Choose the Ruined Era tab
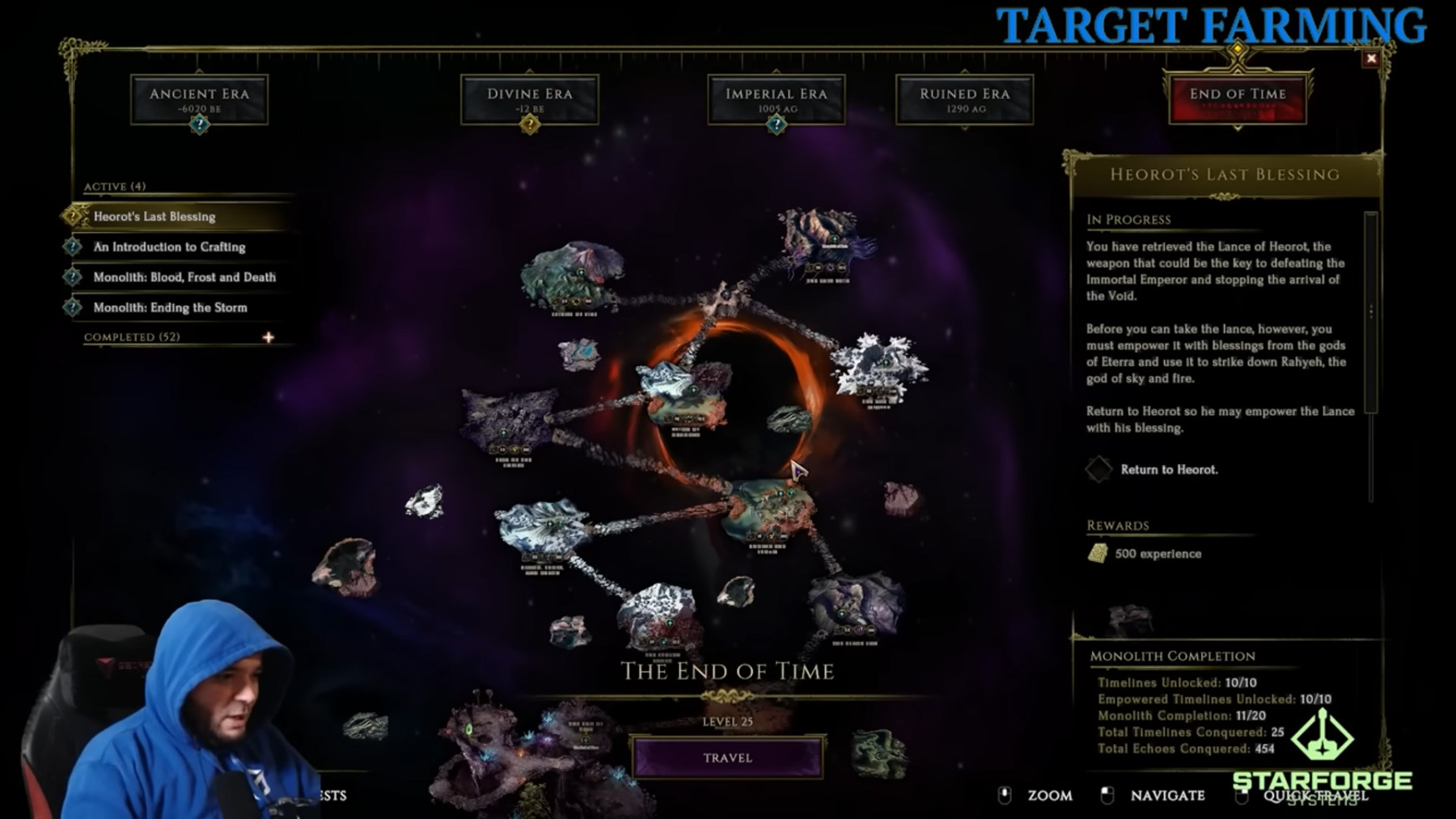 pos(964,99)
